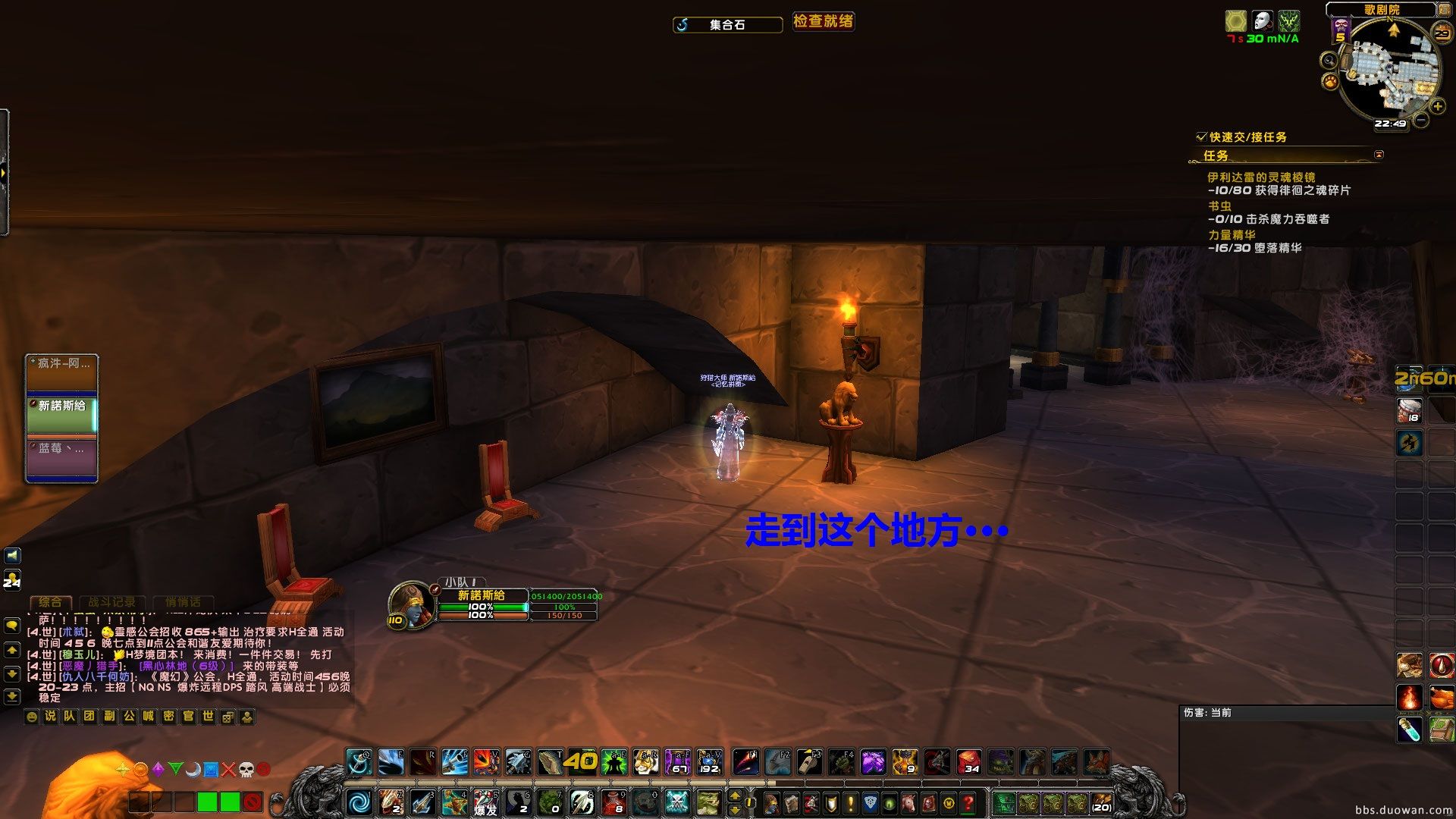Click the 检查就绪 ready check button

[824, 21]
